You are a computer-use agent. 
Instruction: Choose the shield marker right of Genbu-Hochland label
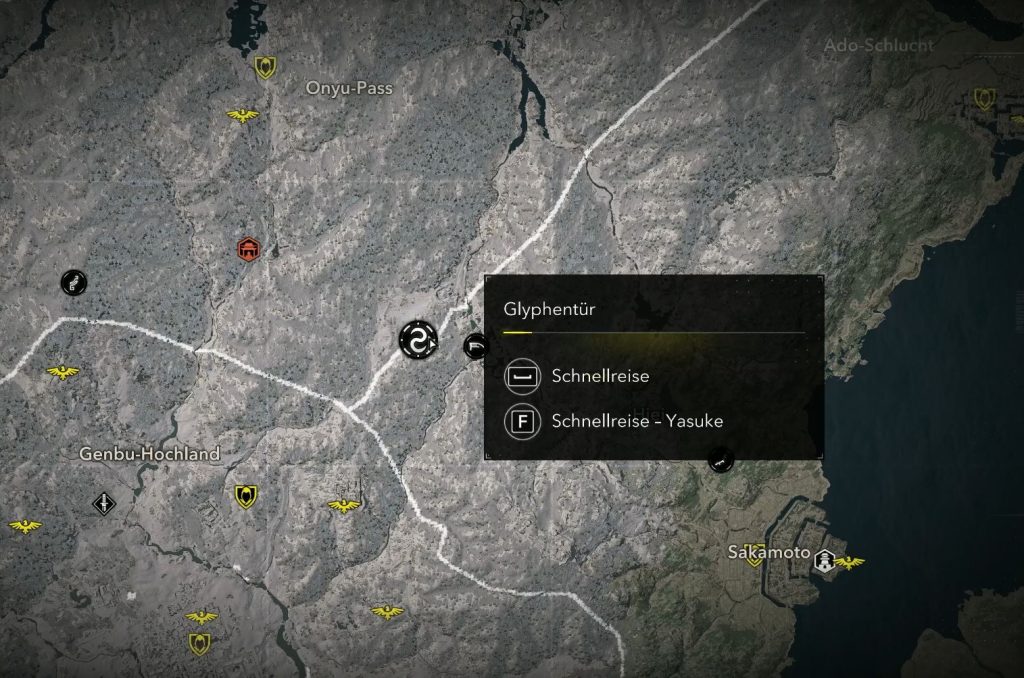click(245, 496)
